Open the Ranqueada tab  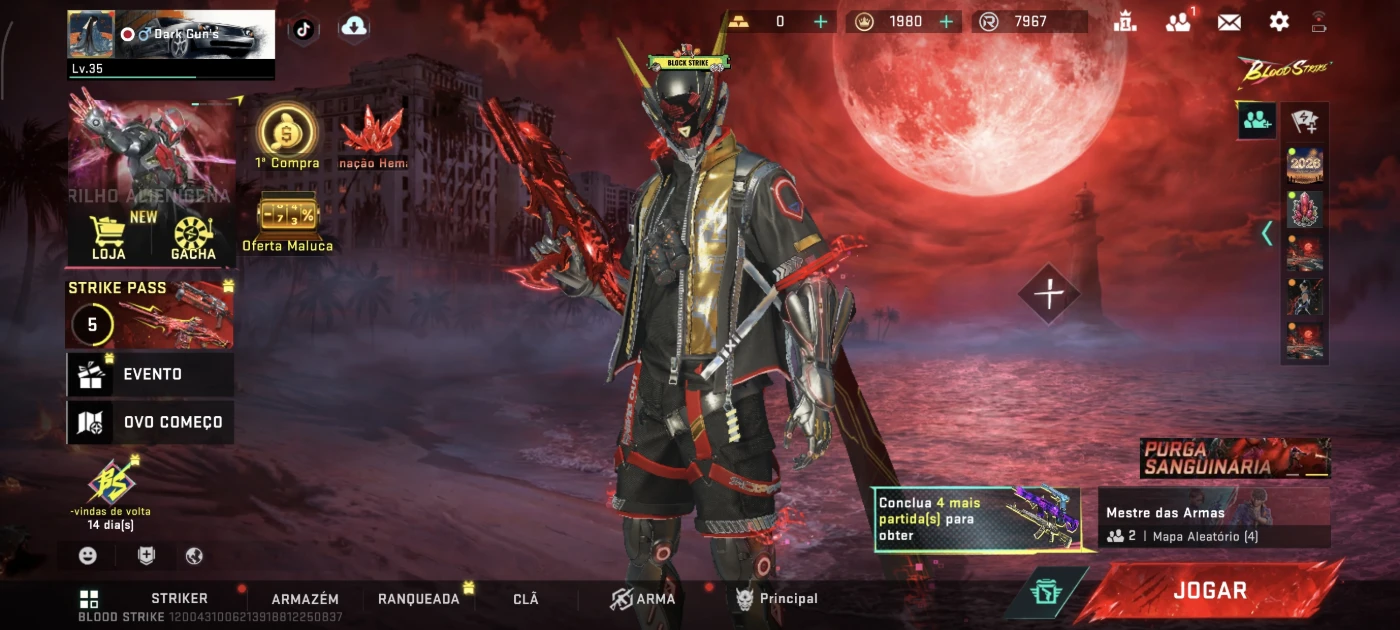pos(418,598)
